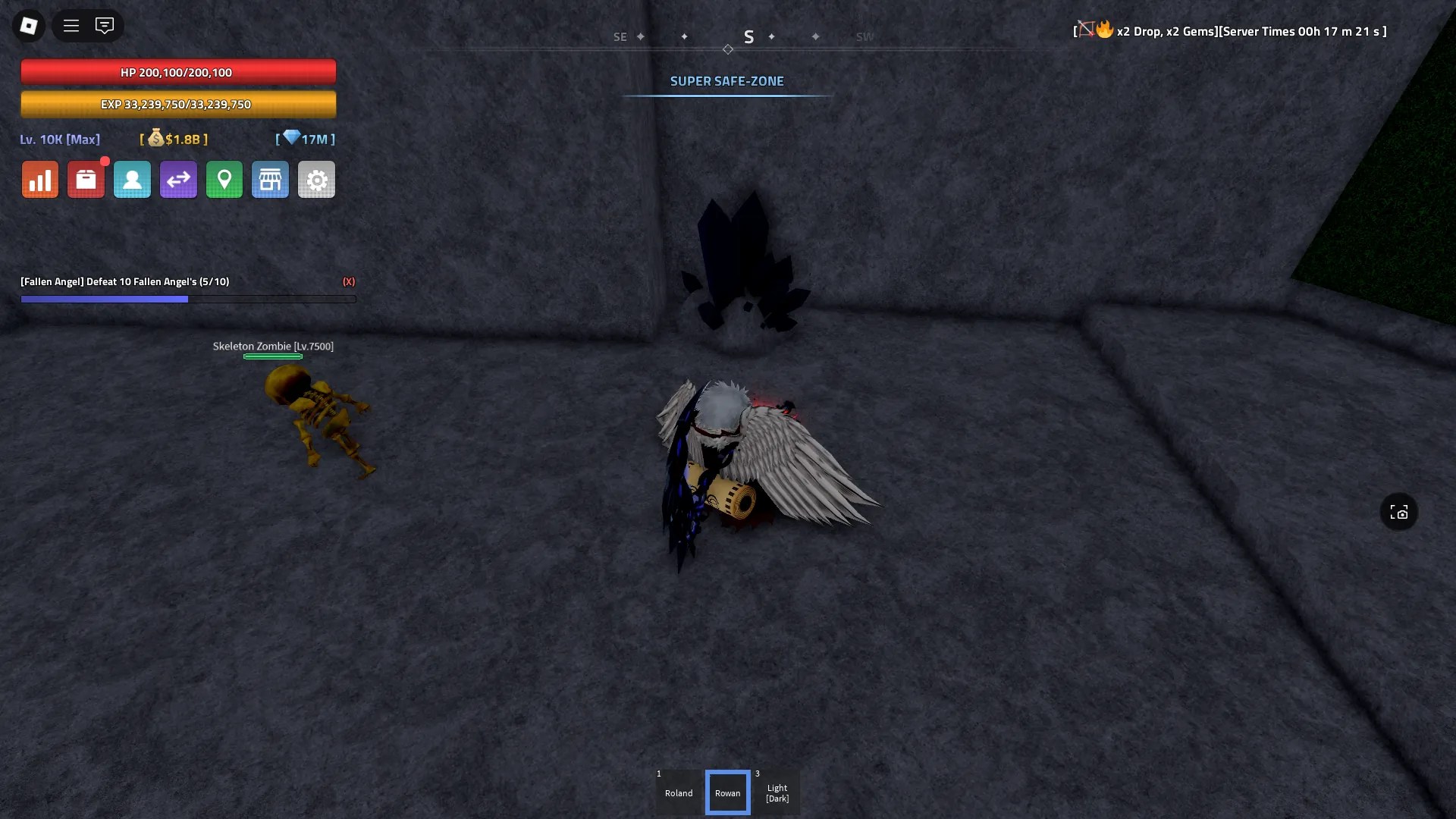Open the settings gear menu
Image resolution: width=1456 pixels, height=819 pixels.
tap(316, 179)
